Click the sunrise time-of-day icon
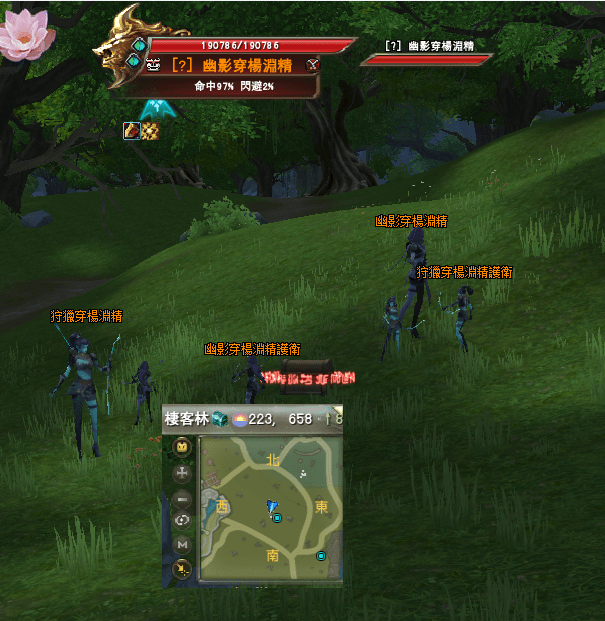Viewport: 605px width, 621px height. (x=241, y=420)
